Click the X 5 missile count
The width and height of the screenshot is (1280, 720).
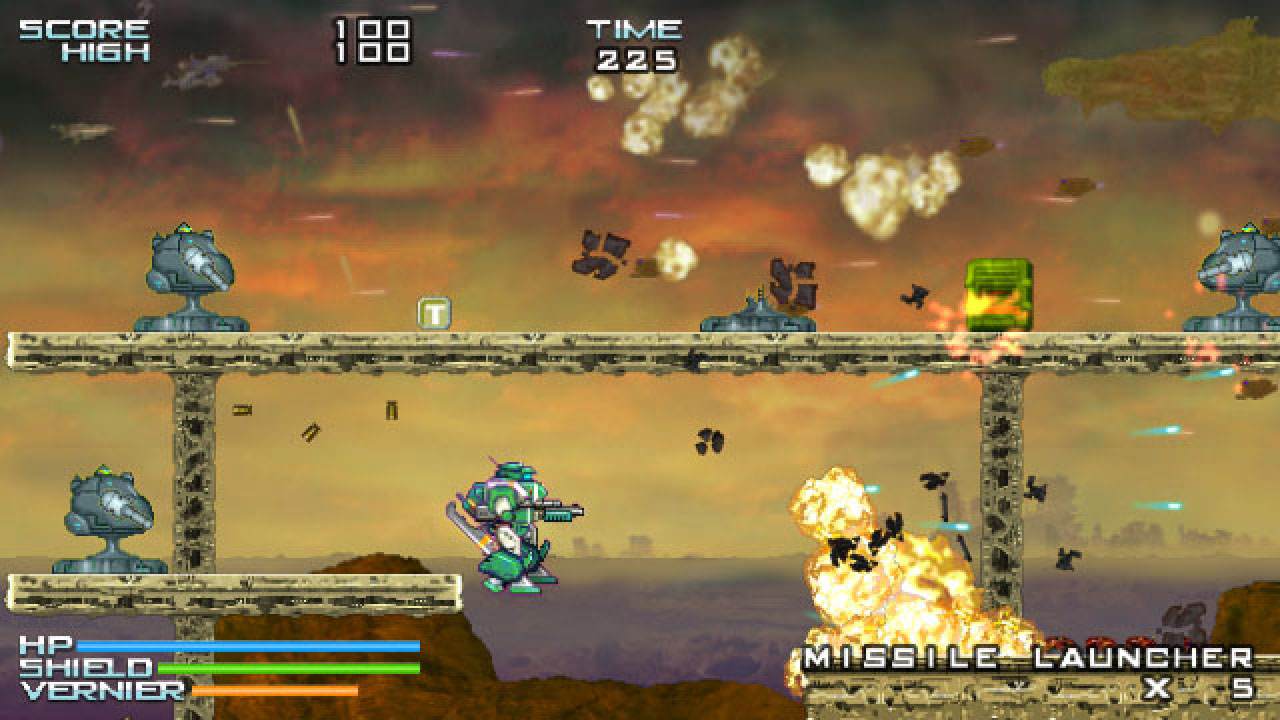(1200, 688)
